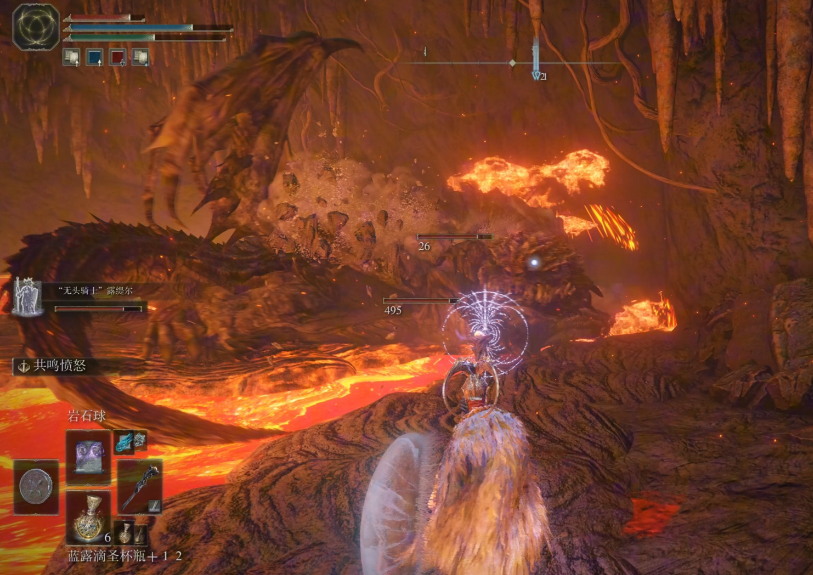Click the circular emblem beside the status bars
The width and height of the screenshot is (813, 575).
click(34, 26)
